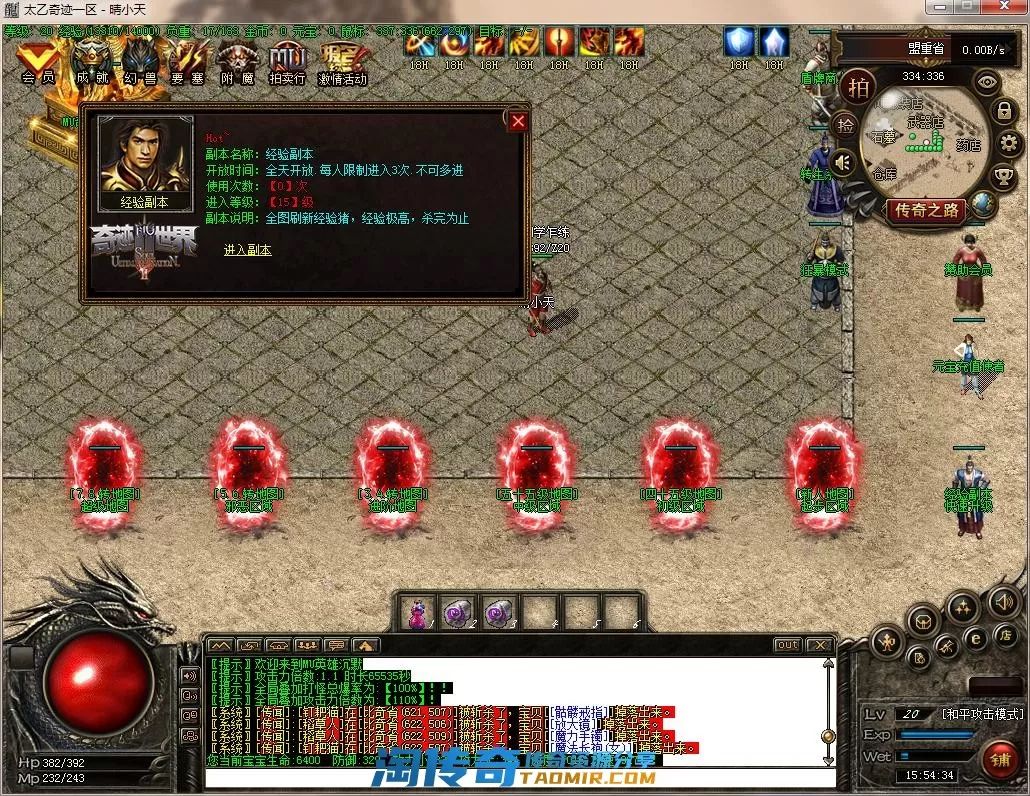The image size is (1030, 796).
Task: Toggle the 捡 auto-pickup button
Action: [845, 125]
